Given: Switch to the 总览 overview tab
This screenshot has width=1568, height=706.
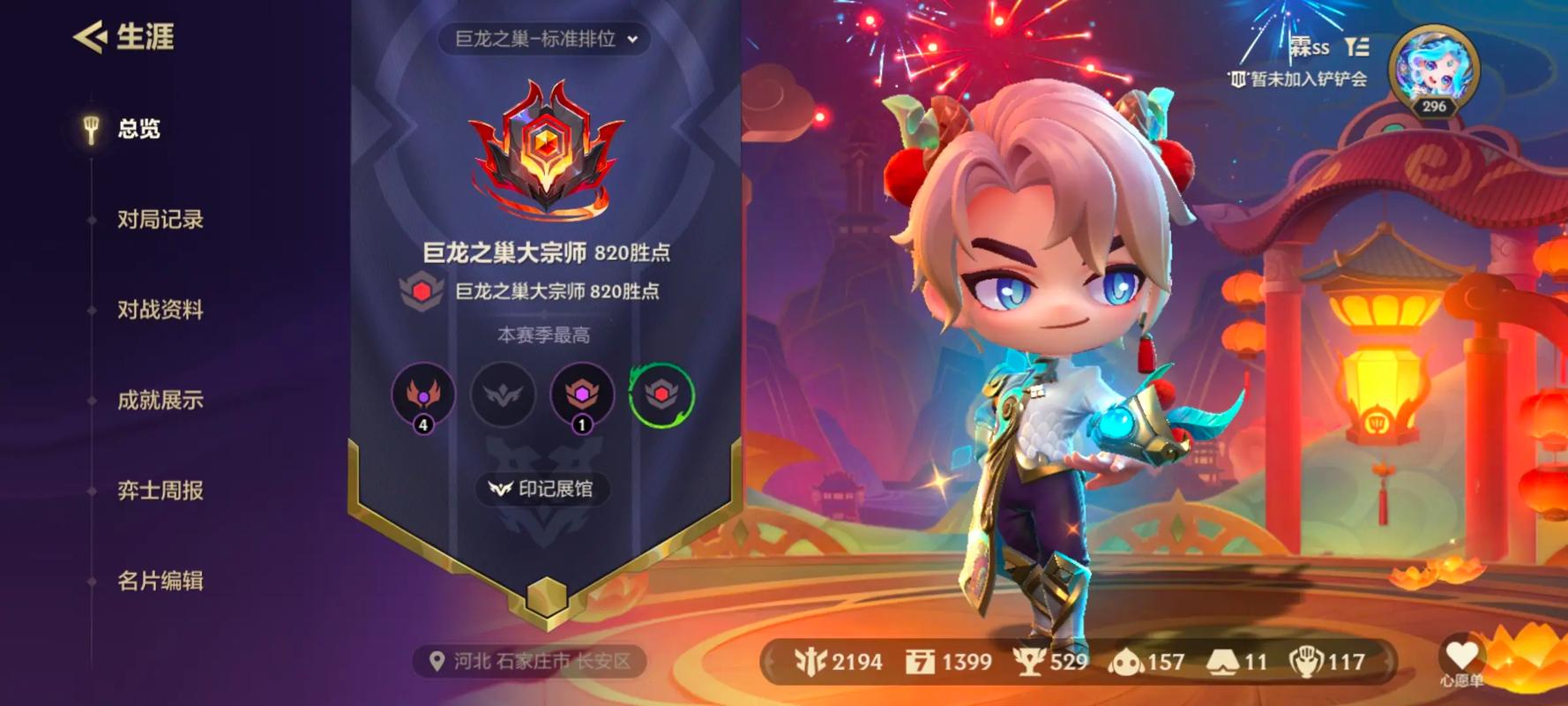Looking at the screenshot, I should tap(138, 129).
